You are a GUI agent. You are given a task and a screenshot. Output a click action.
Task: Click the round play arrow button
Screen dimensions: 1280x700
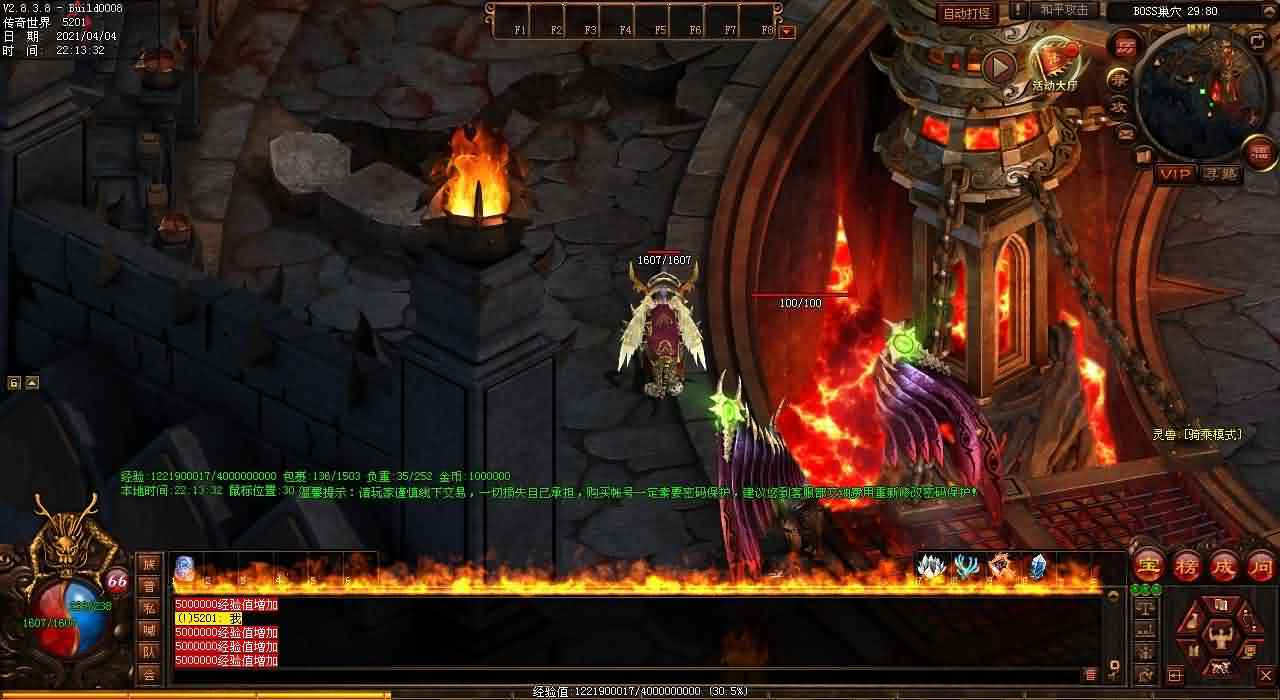(x=998, y=67)
